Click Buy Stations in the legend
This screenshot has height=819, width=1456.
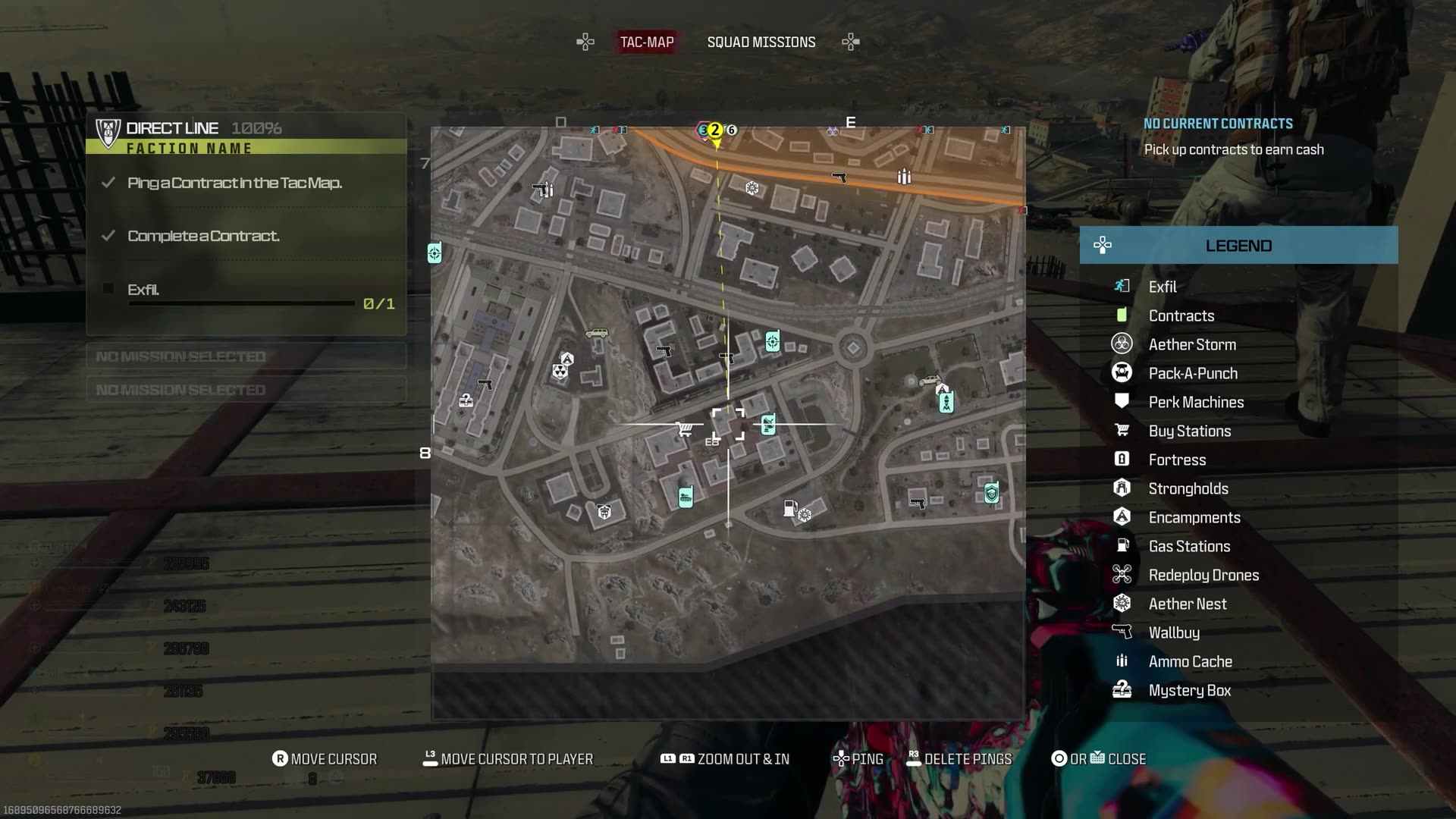tap(1189, 431)
